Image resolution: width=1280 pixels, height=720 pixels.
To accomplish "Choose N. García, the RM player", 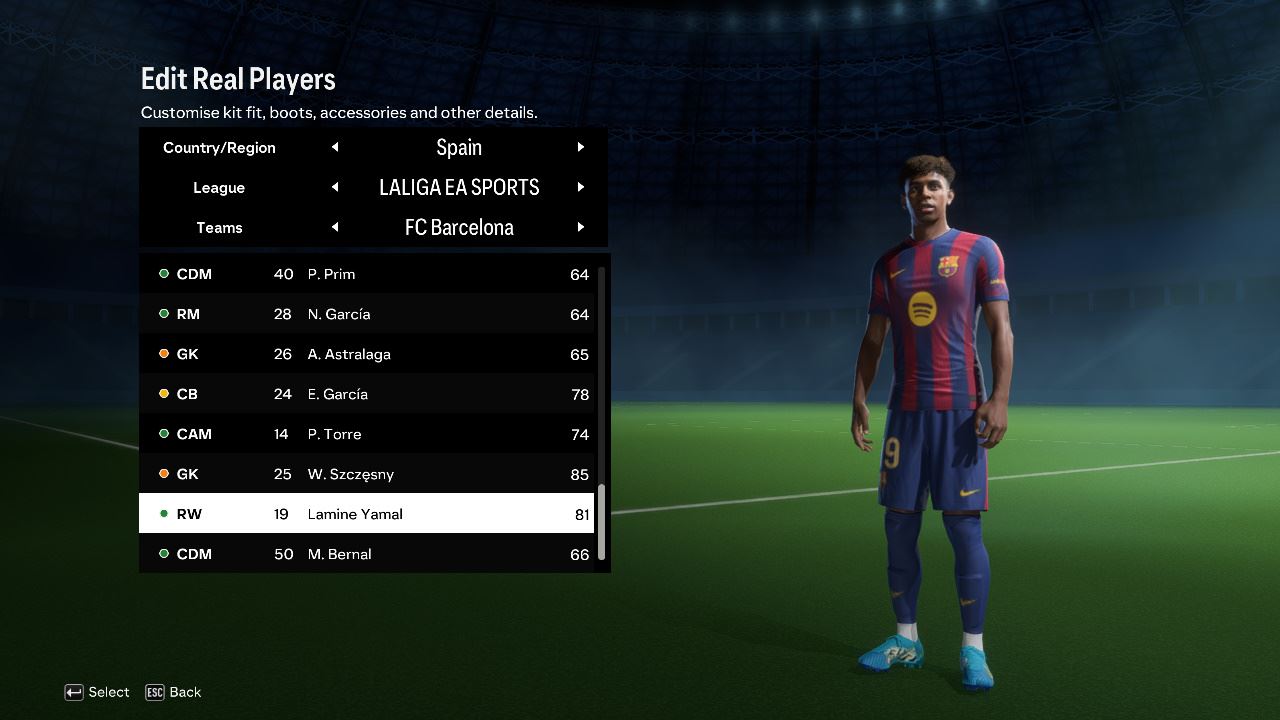I will click(x=367, y=314).
